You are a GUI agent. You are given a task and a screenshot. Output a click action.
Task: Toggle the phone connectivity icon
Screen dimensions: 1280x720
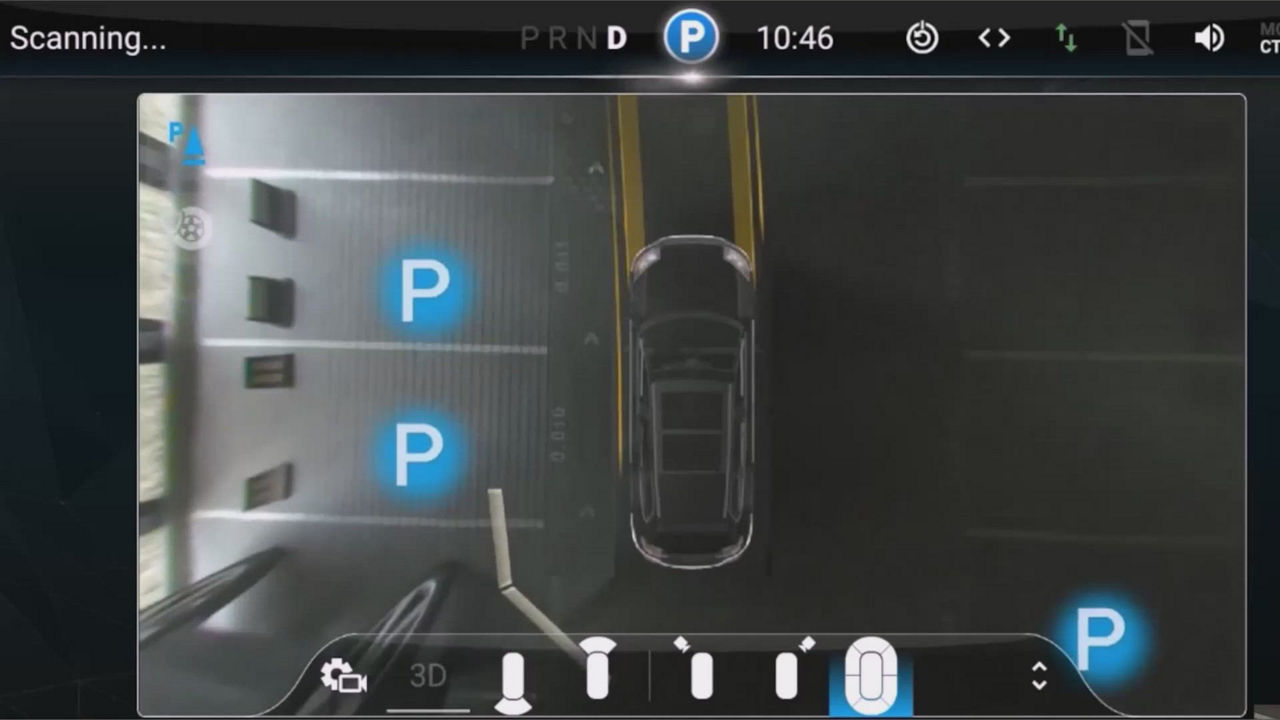[x=1138, y=37]
